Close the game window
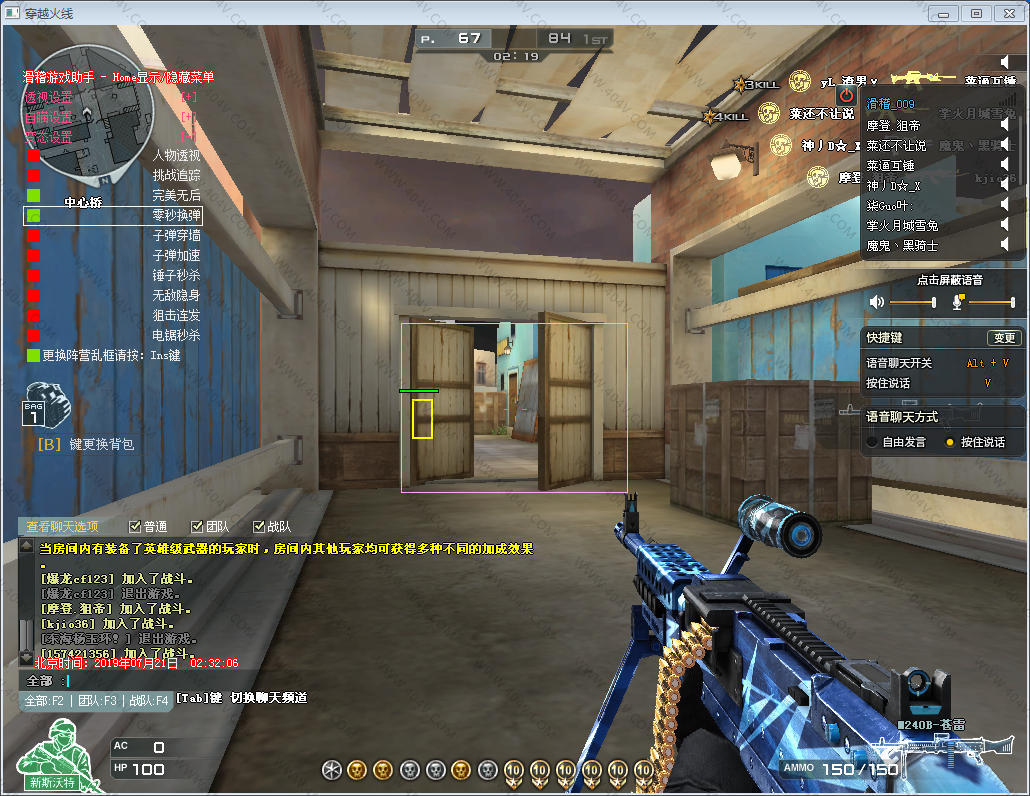Image resolution: width=1030 pixels, height=796 pixels. 1007,13
